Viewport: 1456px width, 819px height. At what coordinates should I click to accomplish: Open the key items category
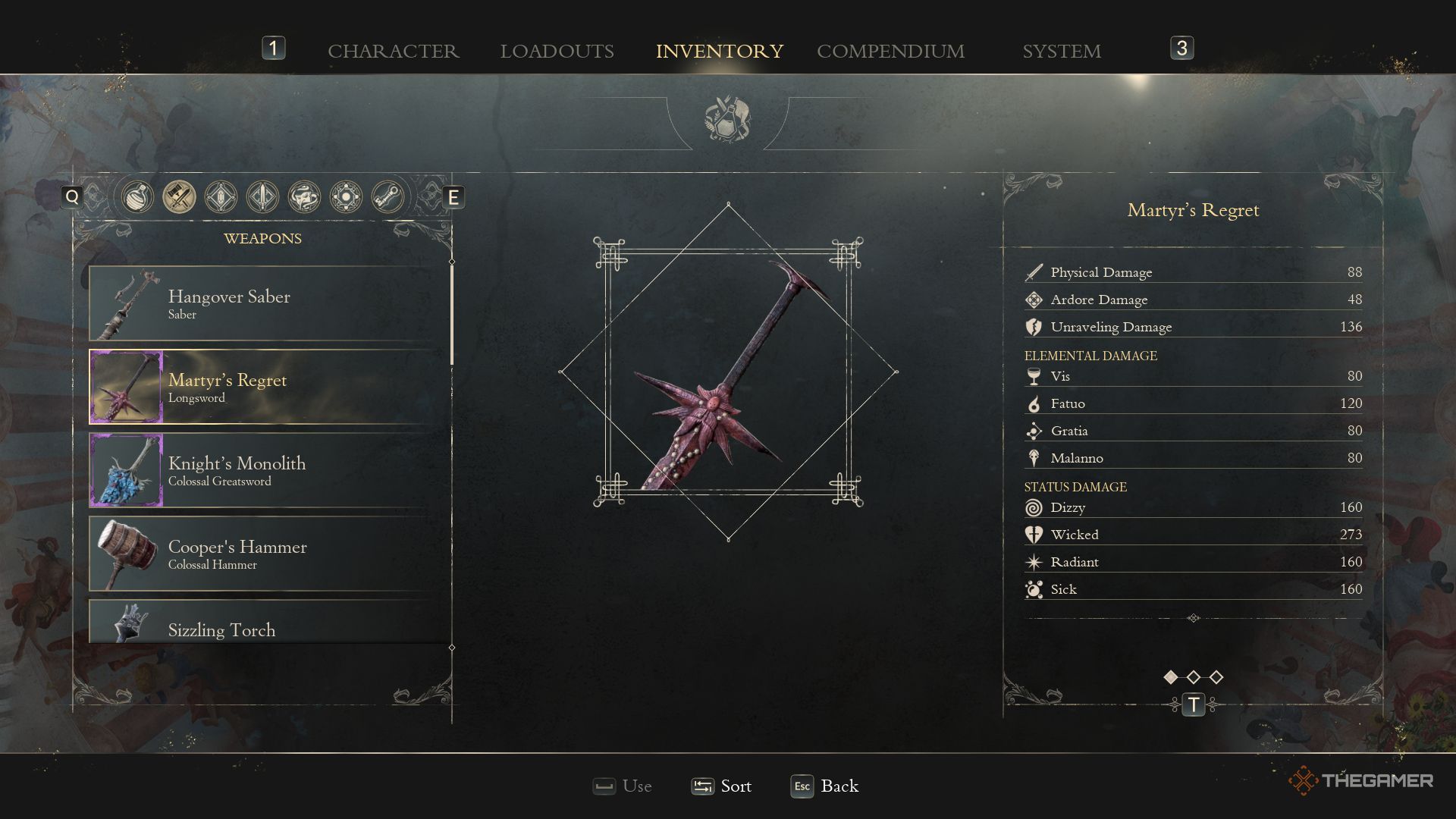(x=388, y=197)
